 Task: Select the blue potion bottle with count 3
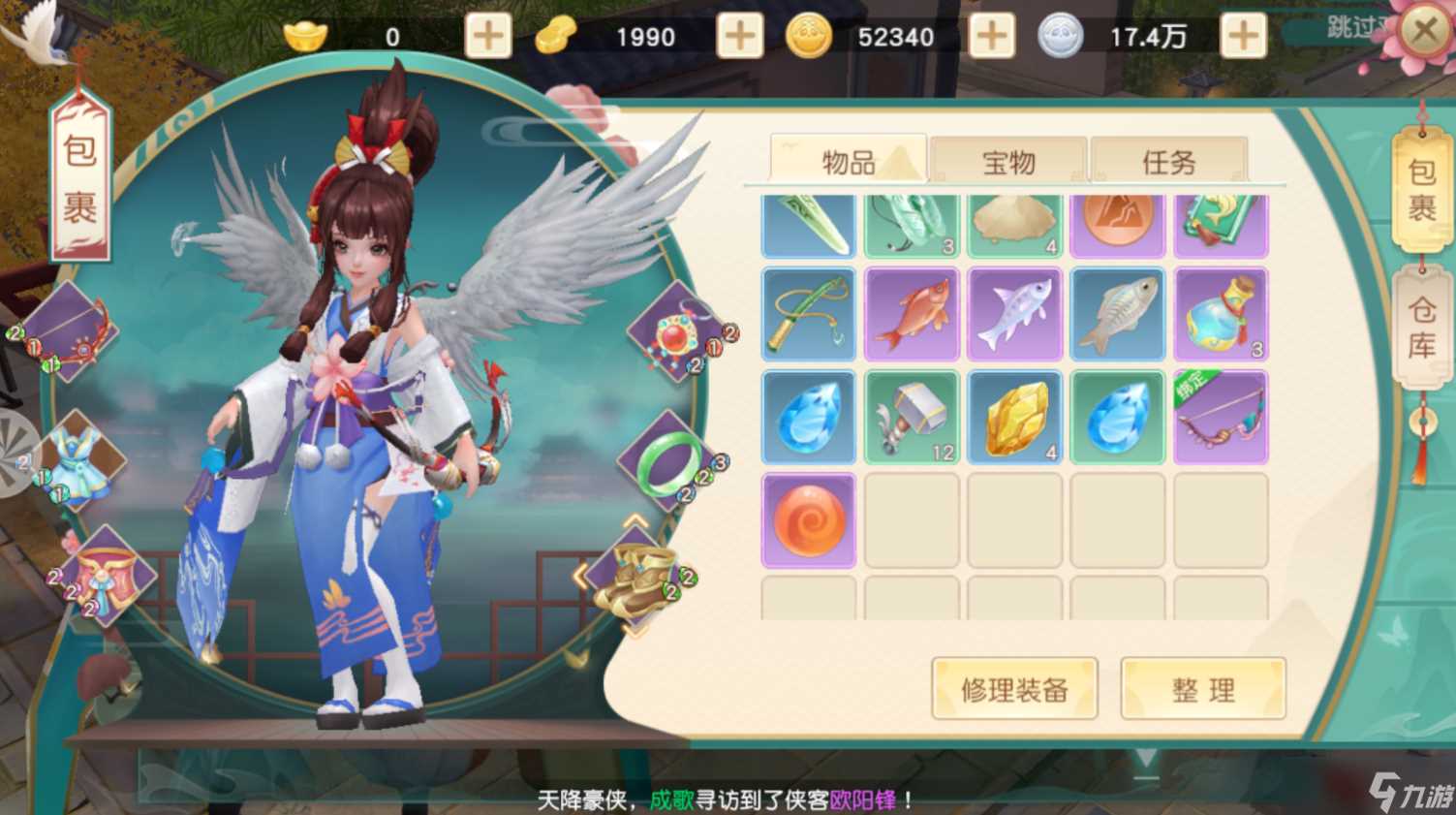click(1221, 313)
